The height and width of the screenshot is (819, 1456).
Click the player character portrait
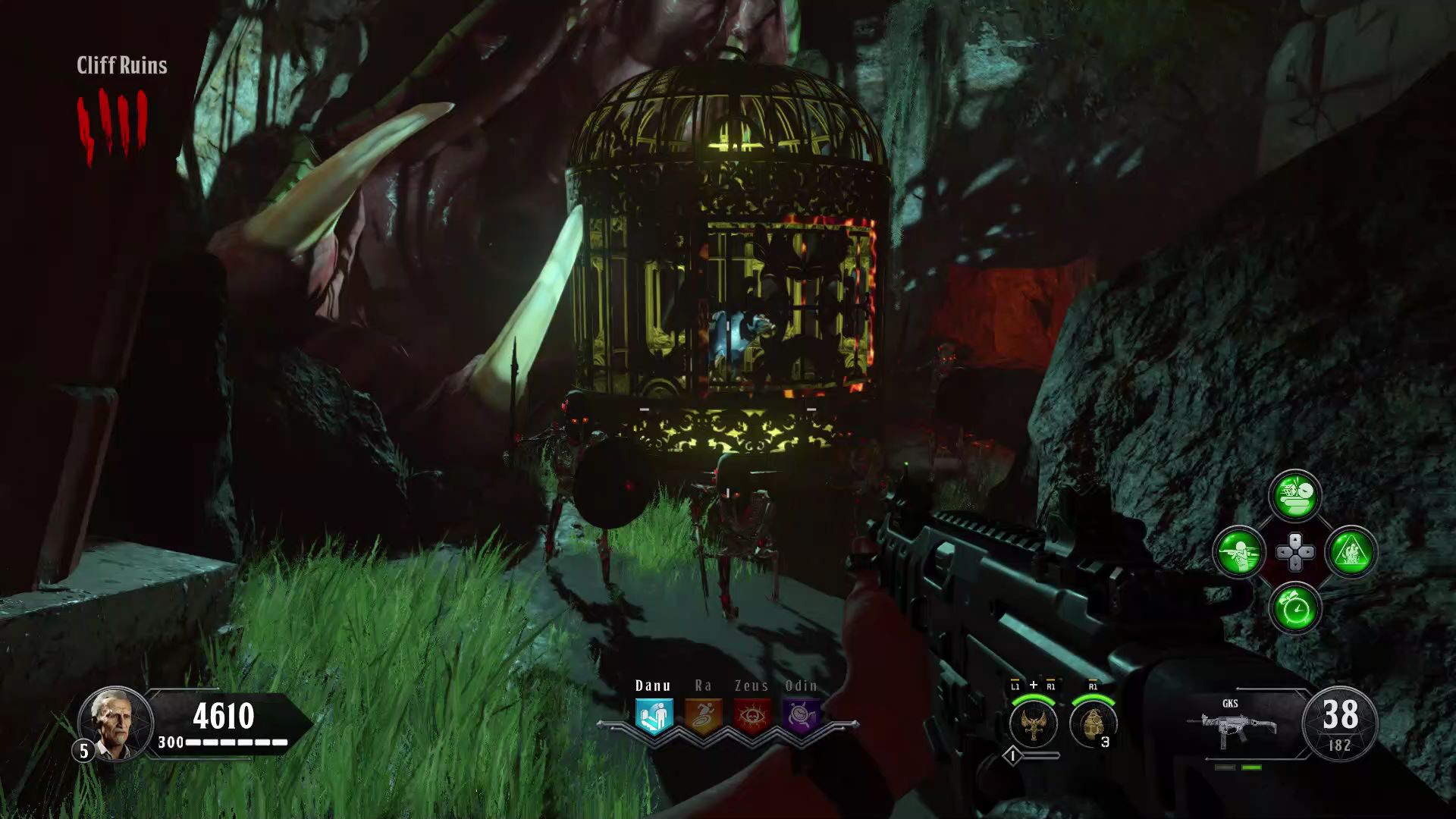click(x=115, y=723)
